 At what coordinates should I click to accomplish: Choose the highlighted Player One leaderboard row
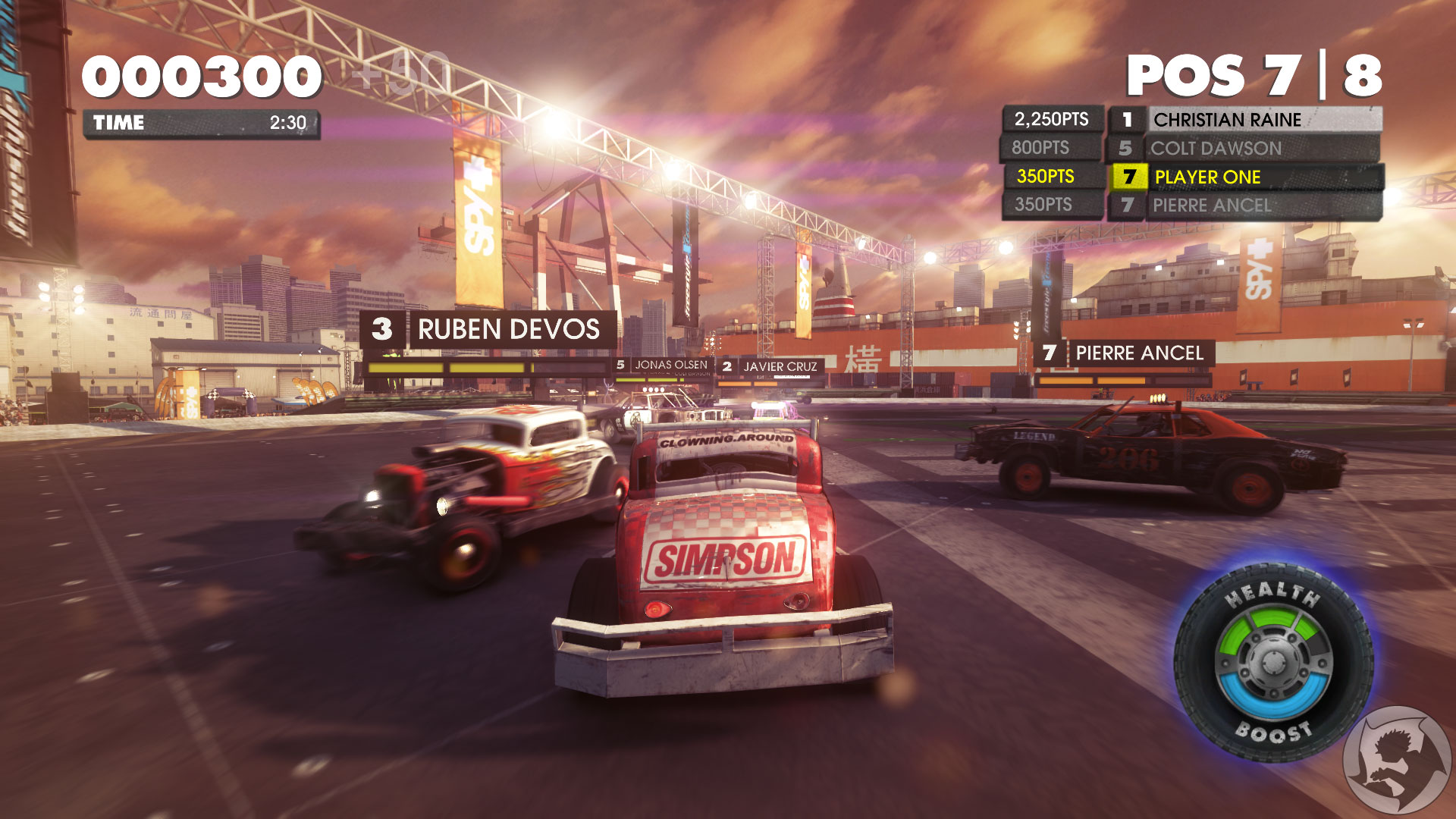pyautogui.click(x=1207, y=177)
